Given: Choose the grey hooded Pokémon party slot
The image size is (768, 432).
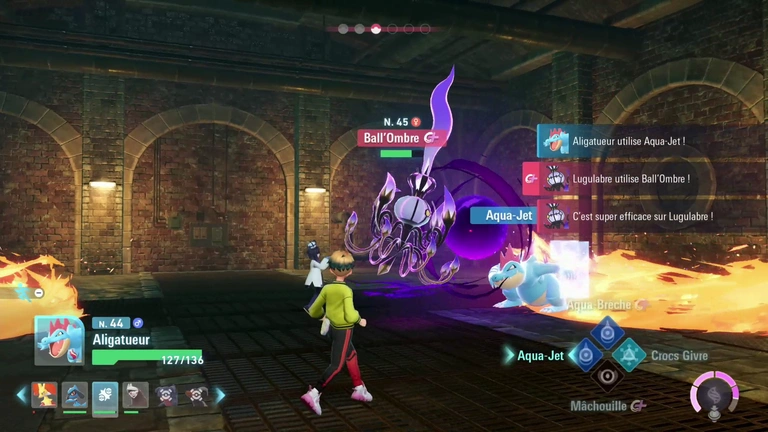Looking at the screenshot, I should tap(134, 396).
